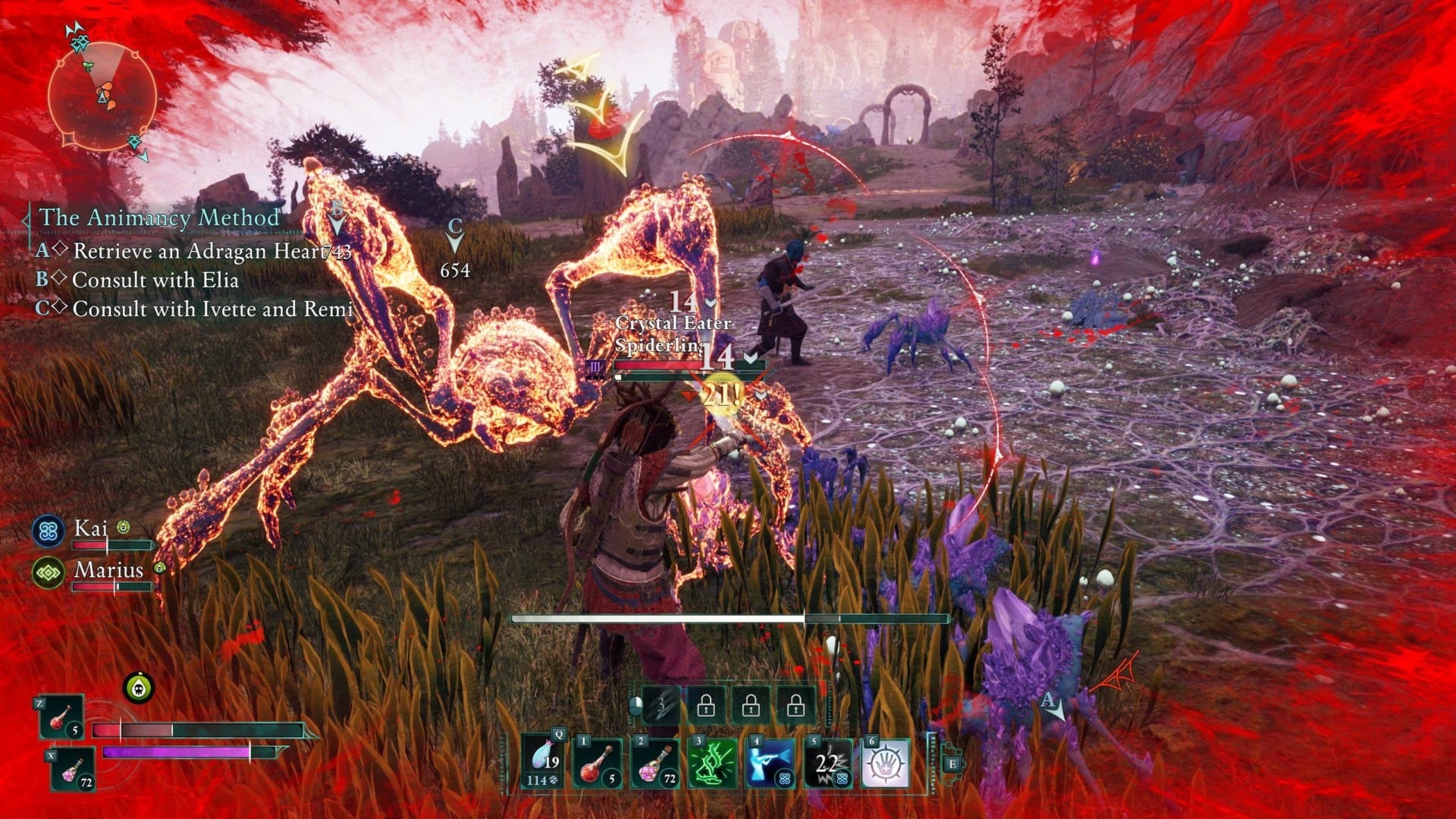Use the pink essence potion on X

tap(74, 769)
